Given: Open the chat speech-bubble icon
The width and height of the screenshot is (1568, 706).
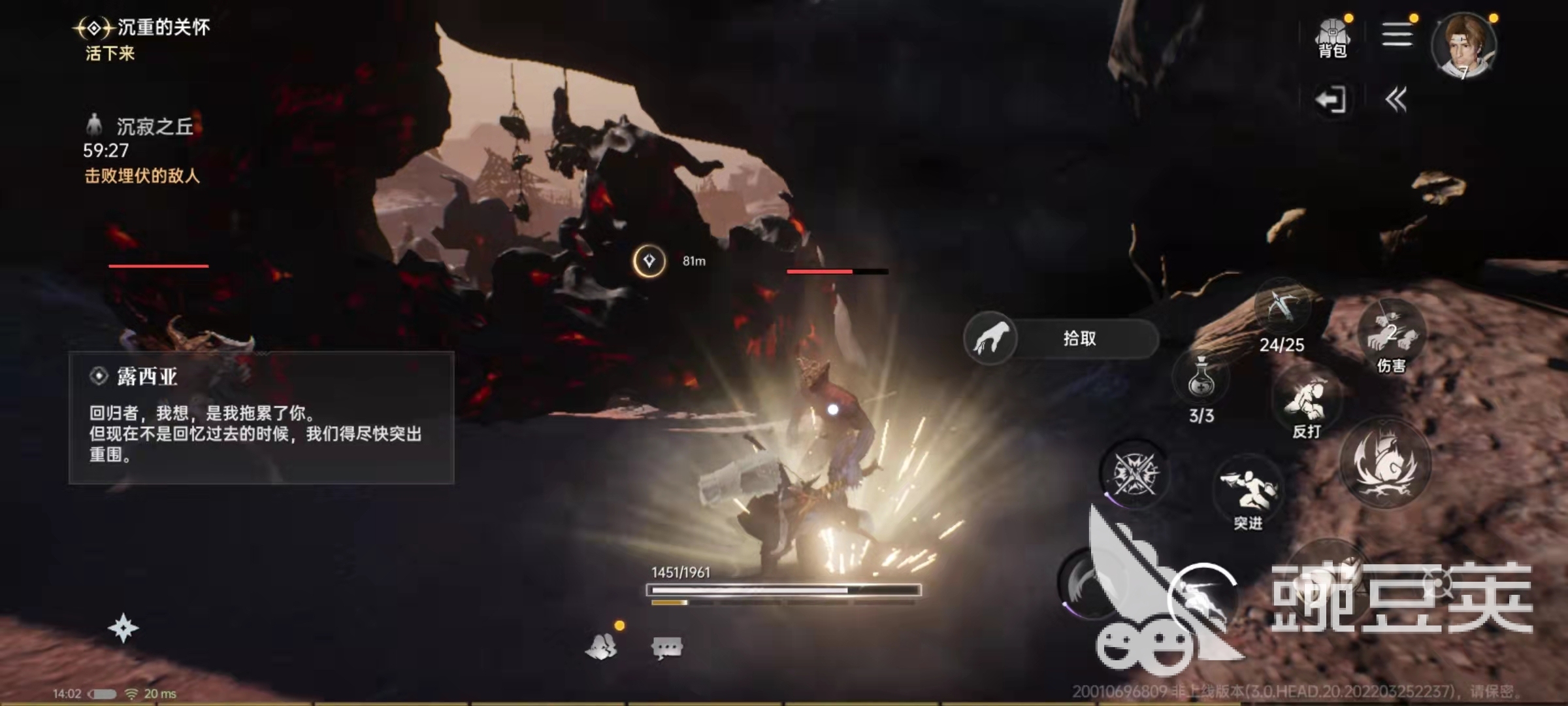Looking at the screenshot, I should point(667,647).
